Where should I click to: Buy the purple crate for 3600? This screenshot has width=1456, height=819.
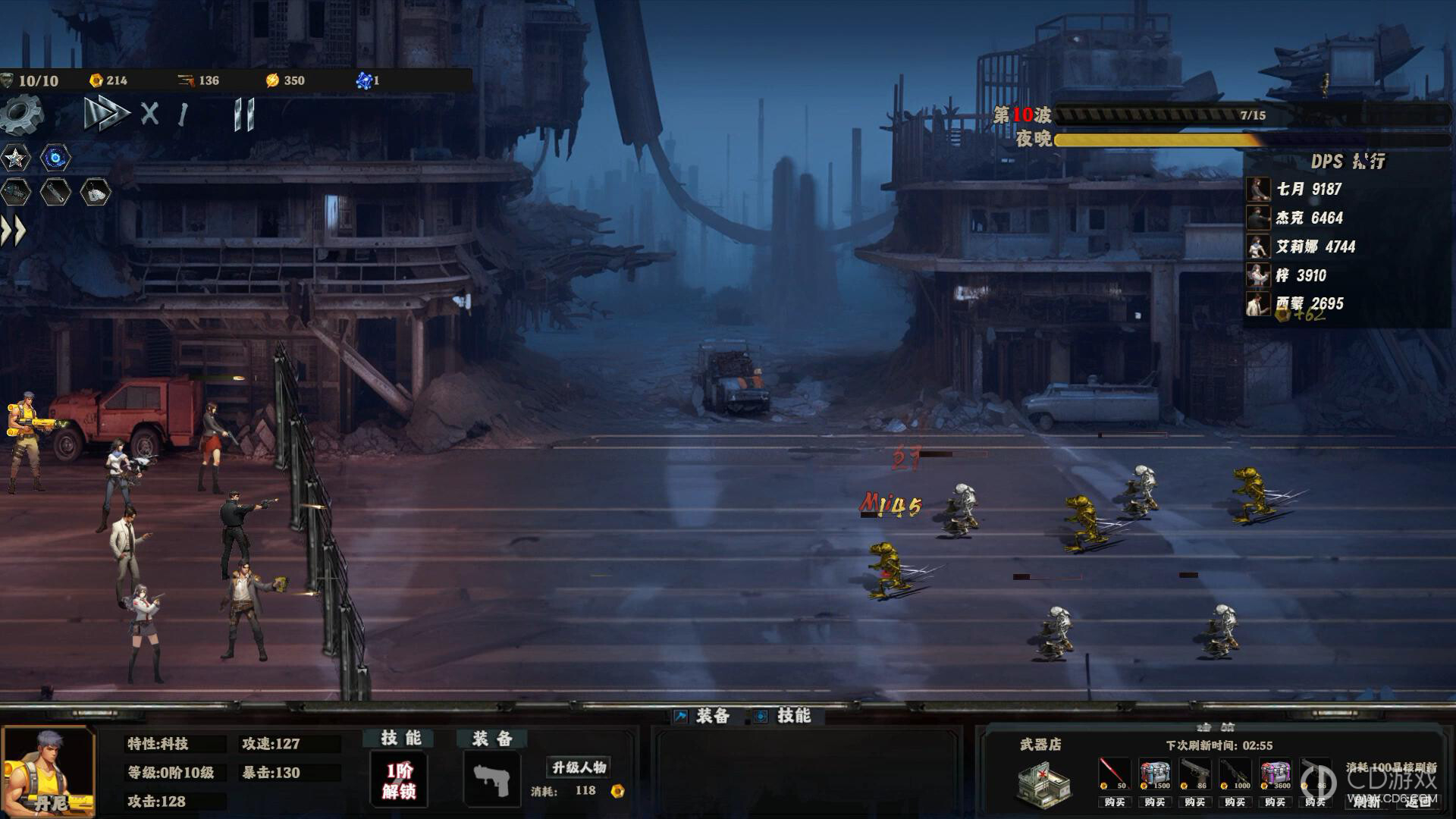1276,802
